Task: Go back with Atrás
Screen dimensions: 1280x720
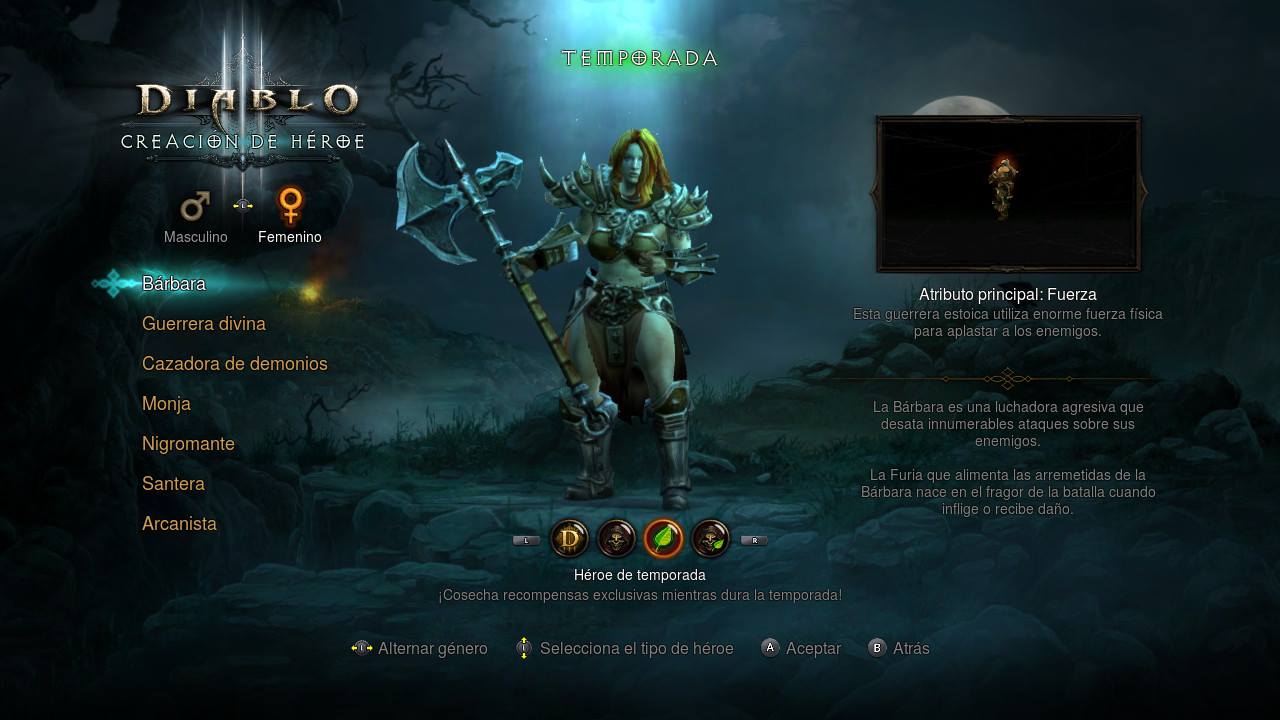Action: [x=899, y=648]
